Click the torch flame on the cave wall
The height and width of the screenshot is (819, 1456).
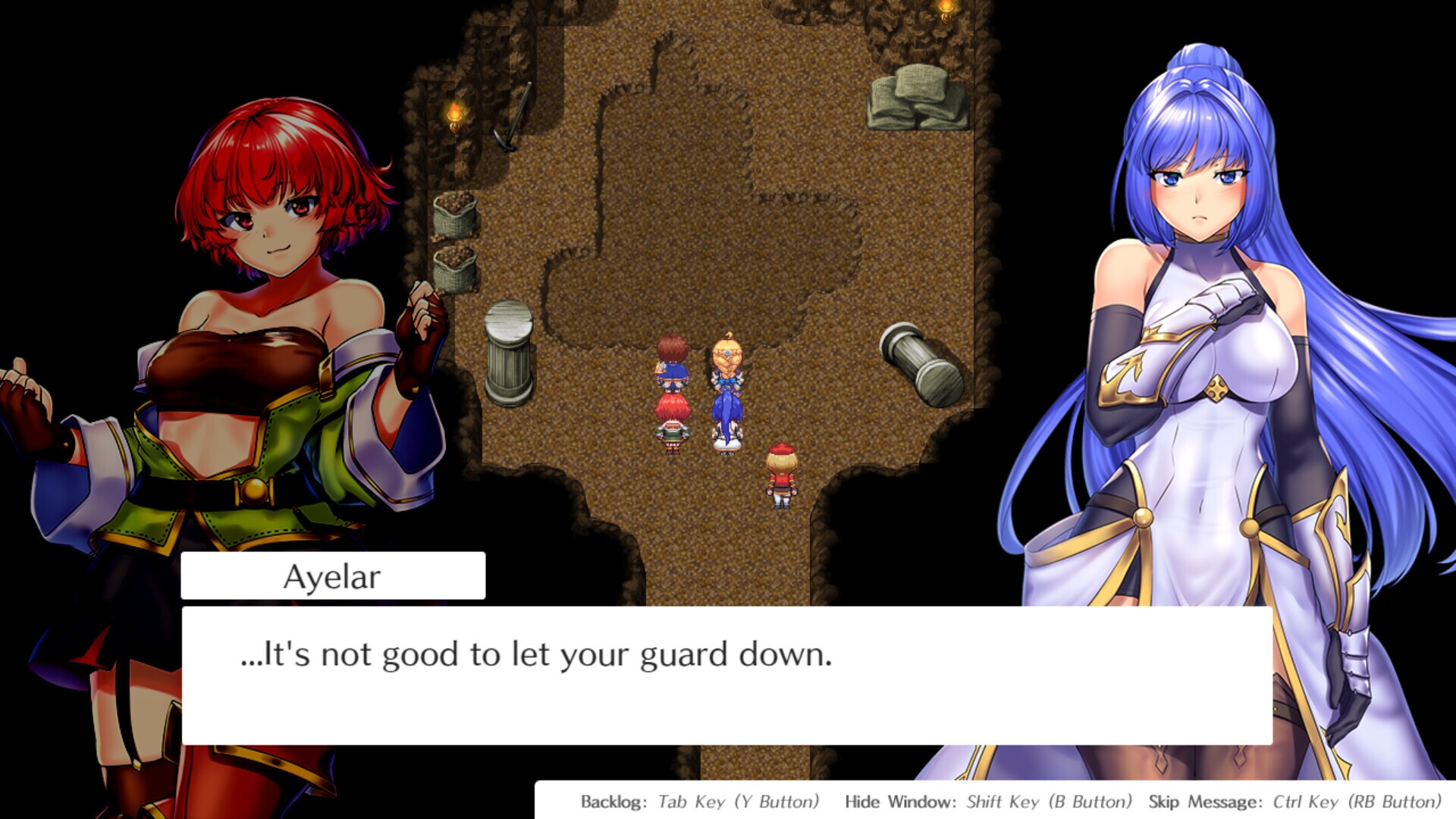click(455, 112)
